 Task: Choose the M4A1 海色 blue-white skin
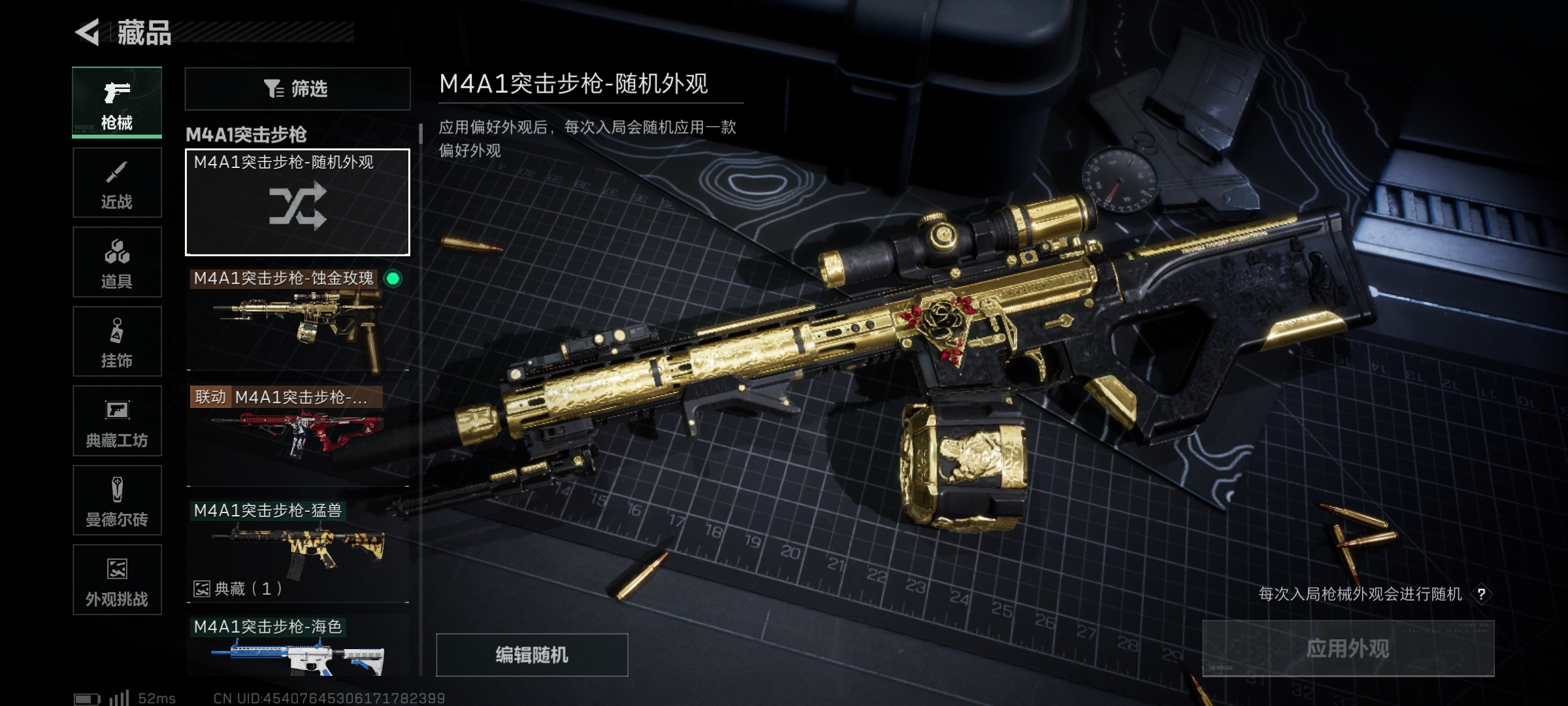pyautogui.click(x=297, y=647)
